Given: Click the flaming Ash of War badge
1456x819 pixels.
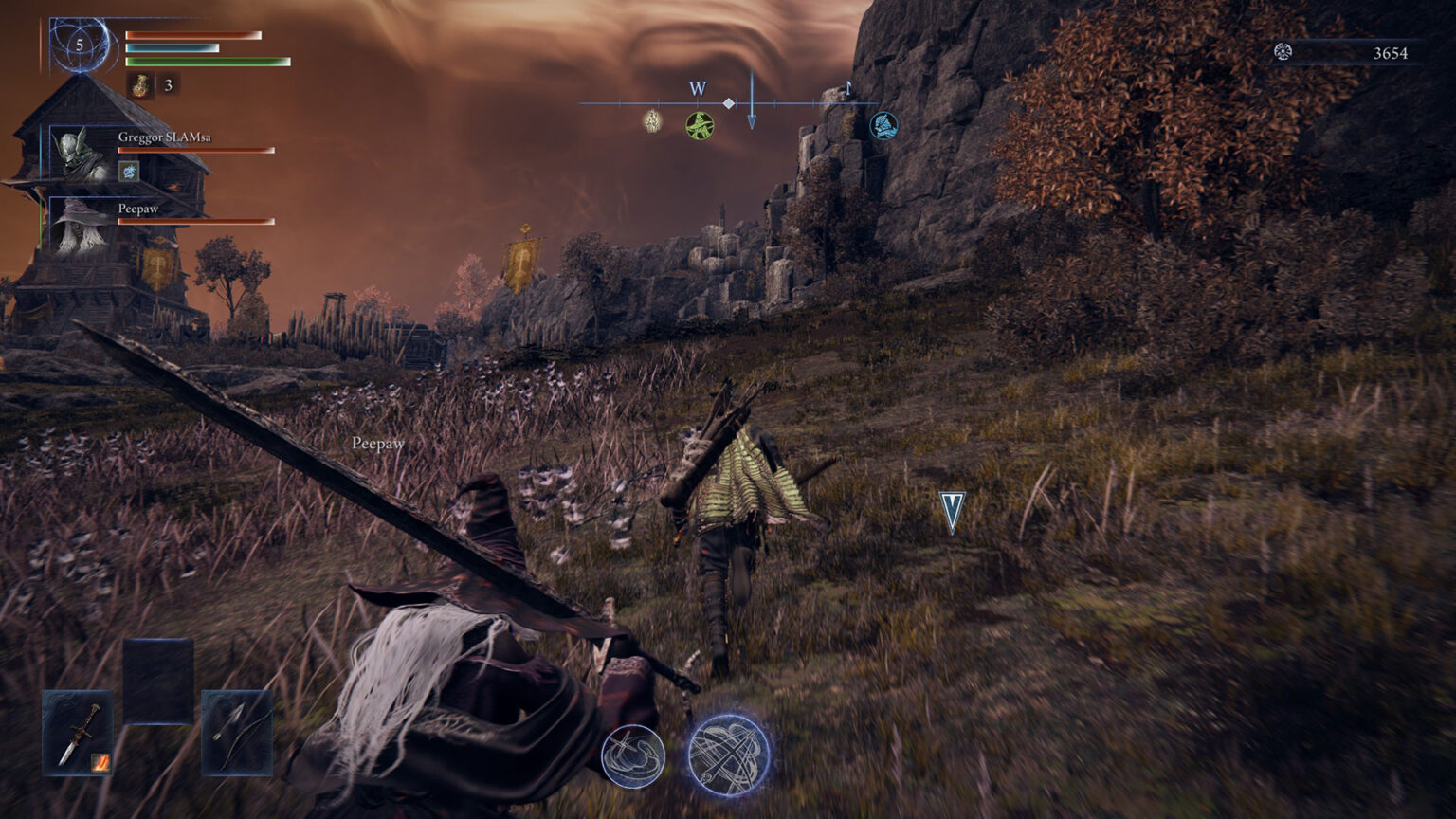Looking at the screenshot, I should [x=100, y=763].
